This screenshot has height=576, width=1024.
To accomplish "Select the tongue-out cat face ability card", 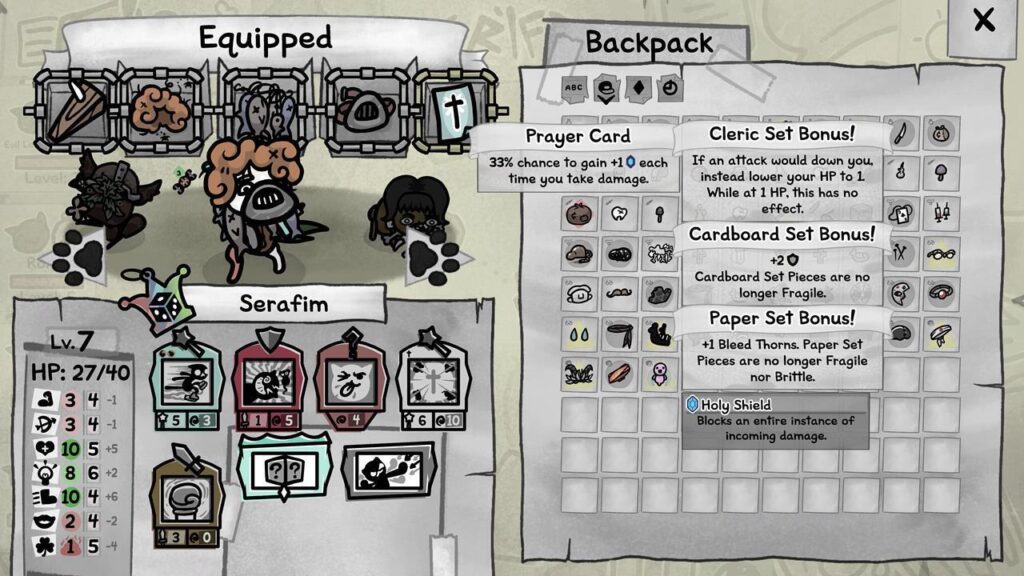I will point(350,382).
